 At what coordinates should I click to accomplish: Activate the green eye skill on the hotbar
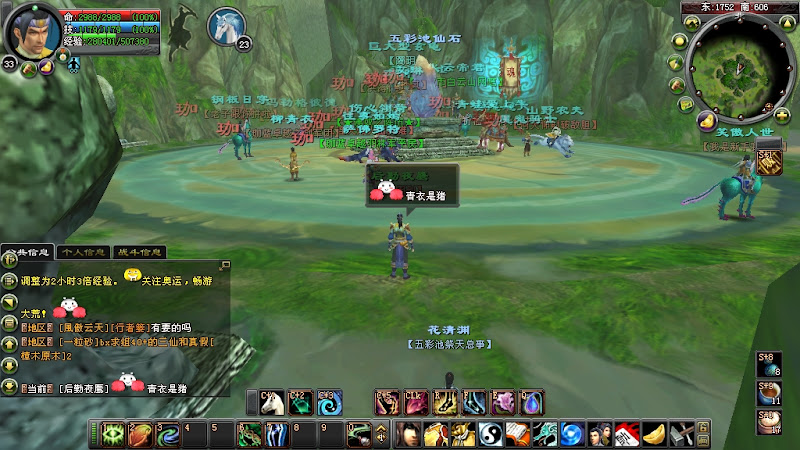click(x=113, y=435)
